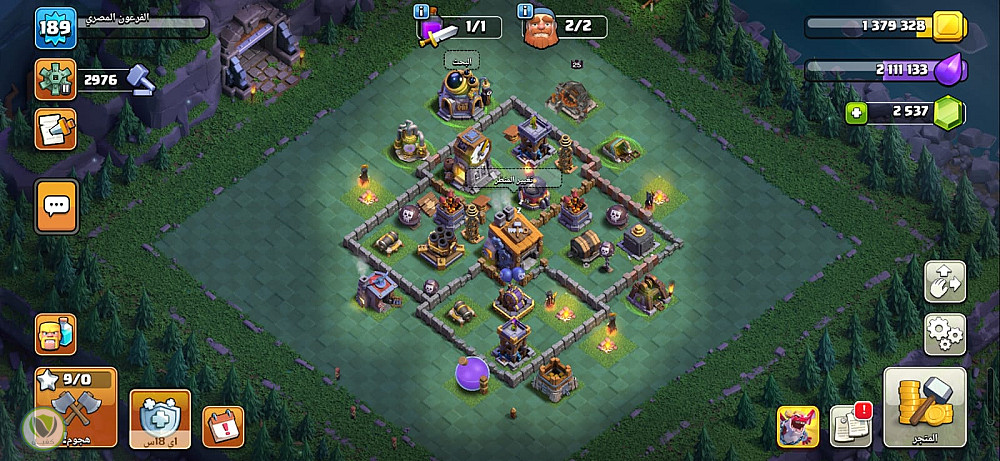The height and width of the screenshot is (461, 1000).
Task: Show info for the 2/2 master builder counter
Action: (x=526, y=11)
